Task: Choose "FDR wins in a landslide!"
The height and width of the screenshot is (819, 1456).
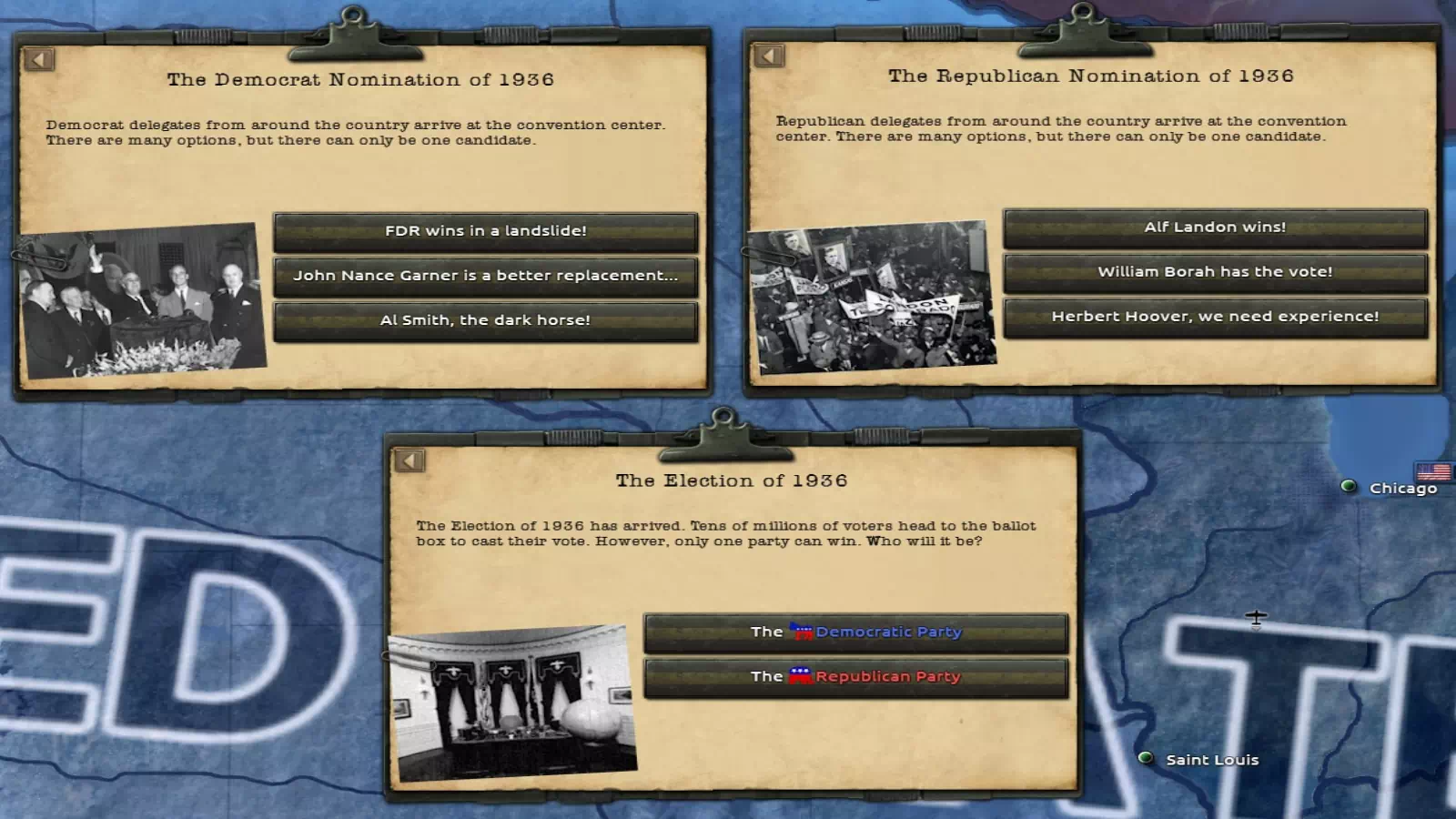Action: [485, 231]
